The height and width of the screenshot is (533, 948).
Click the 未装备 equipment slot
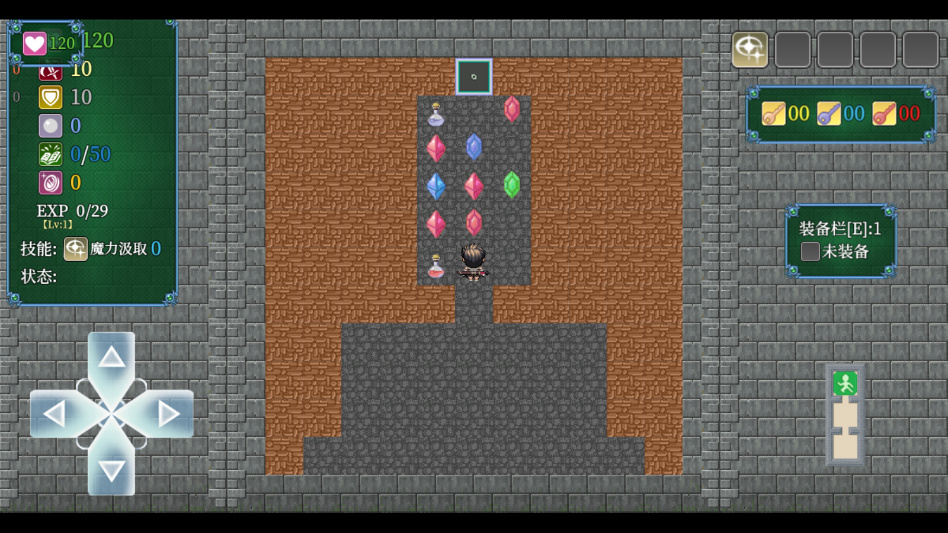(x=811, y=252)
